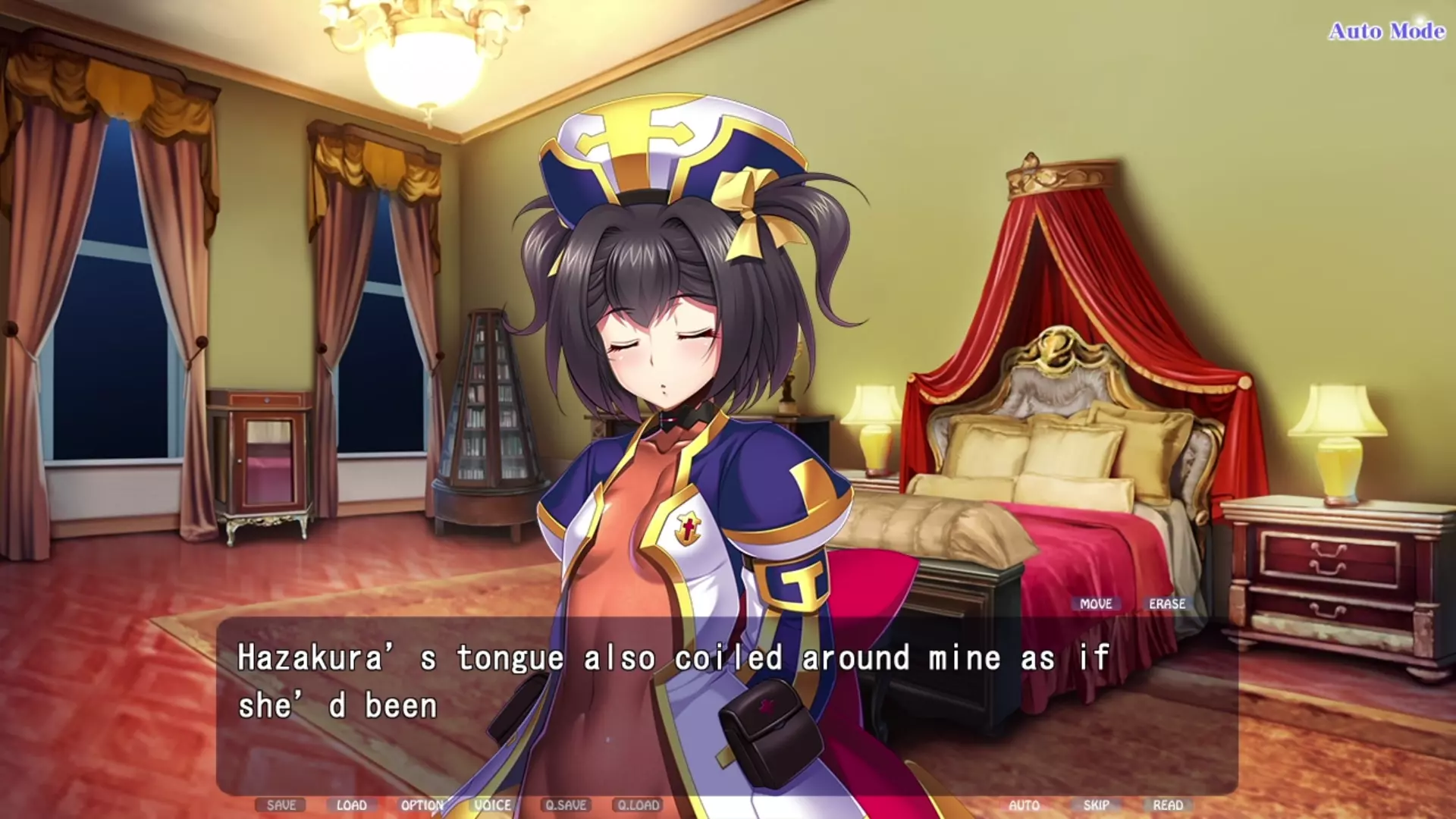Quick load with Q.LOAD
This screenshot has width=1456, height=819.
pyautogui.click(x=639, y=805)
